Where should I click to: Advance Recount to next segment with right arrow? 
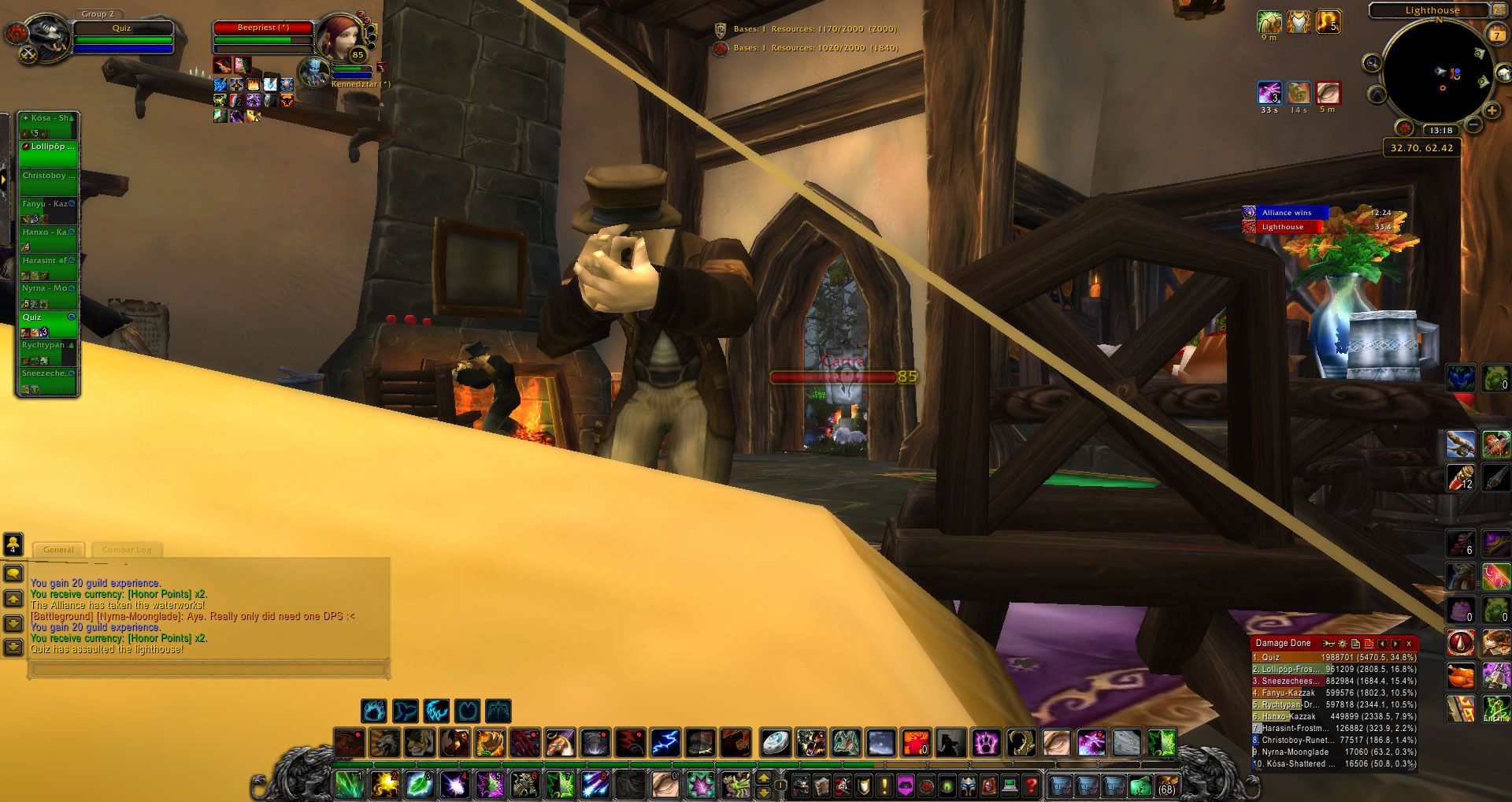(x=1395, y=644)
